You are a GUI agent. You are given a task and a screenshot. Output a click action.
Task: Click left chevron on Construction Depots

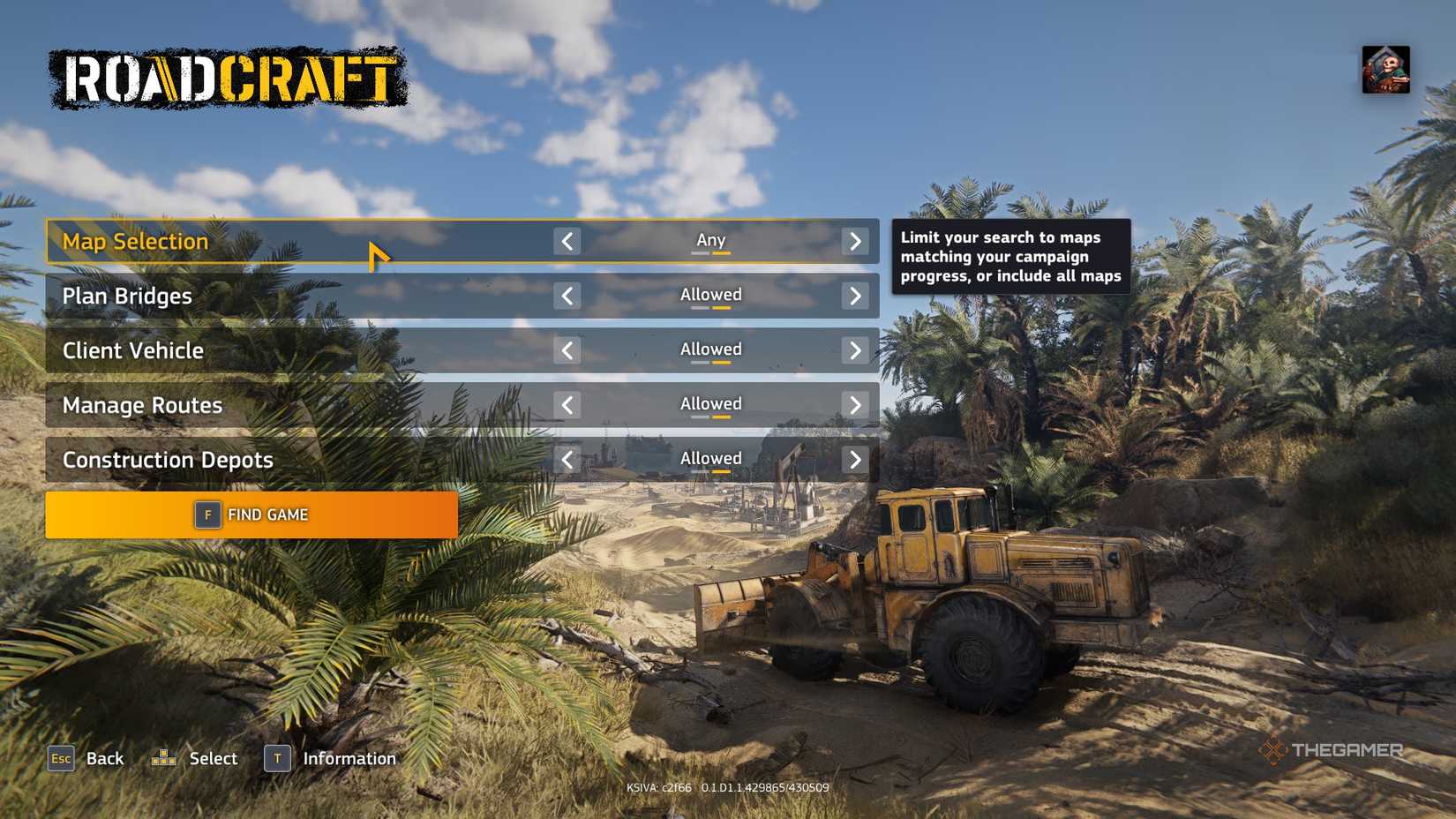(x=569, y=459)
